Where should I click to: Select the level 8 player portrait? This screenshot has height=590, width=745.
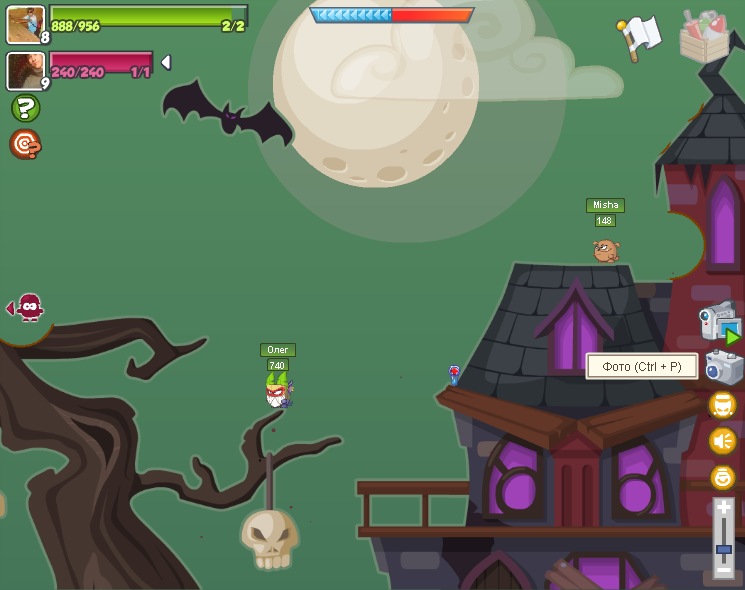click(x=24, y=24)
